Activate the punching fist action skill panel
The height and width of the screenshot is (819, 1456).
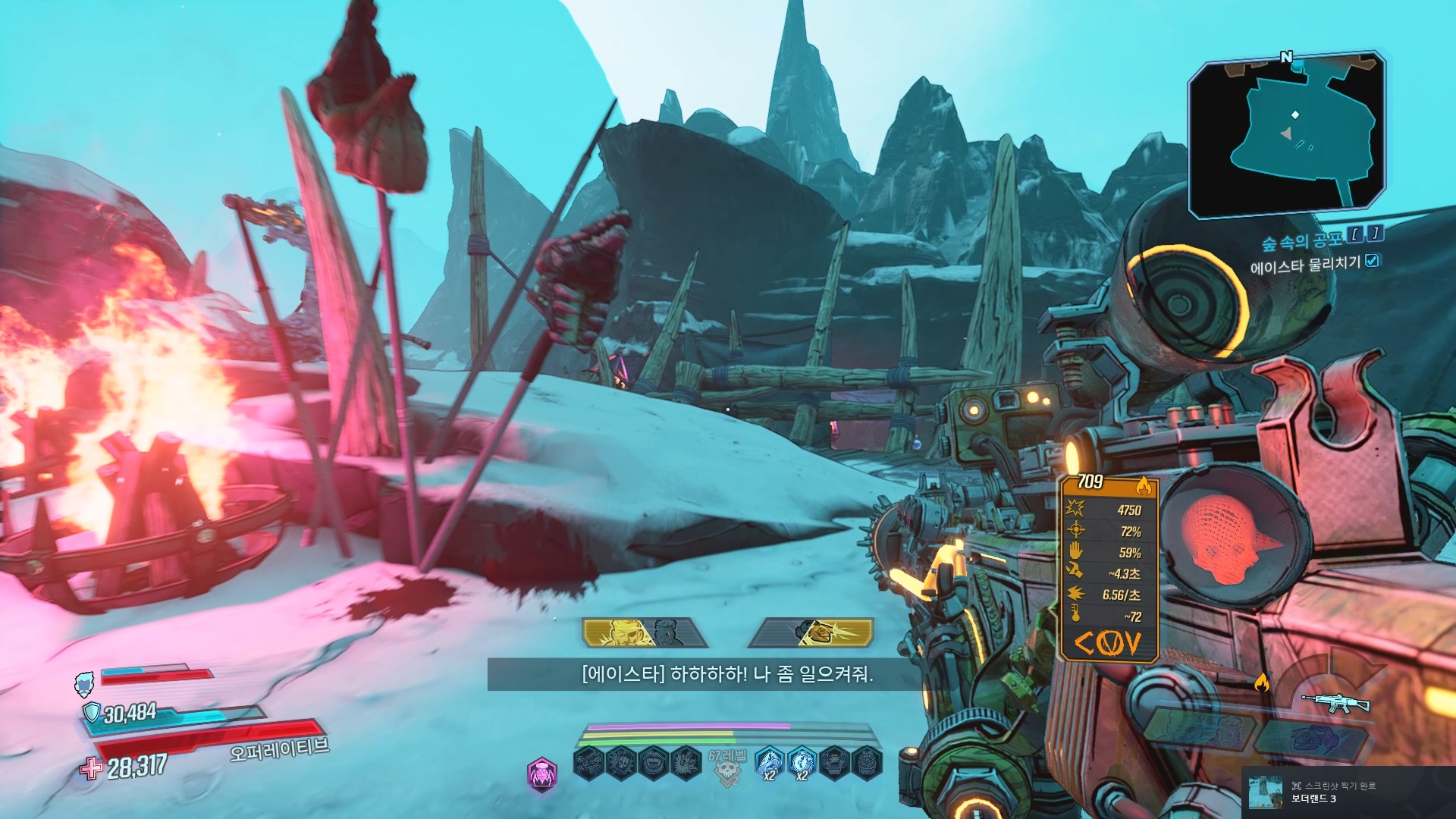pos(811,632)
